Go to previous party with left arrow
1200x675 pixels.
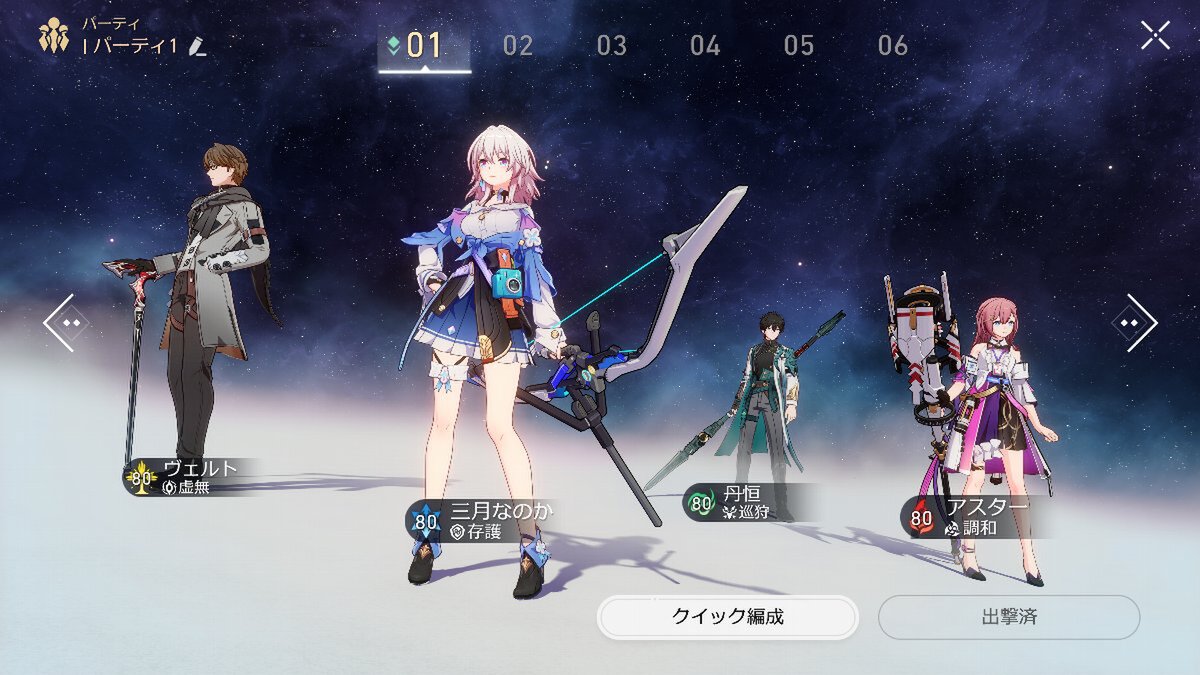(x=66, y=323)
